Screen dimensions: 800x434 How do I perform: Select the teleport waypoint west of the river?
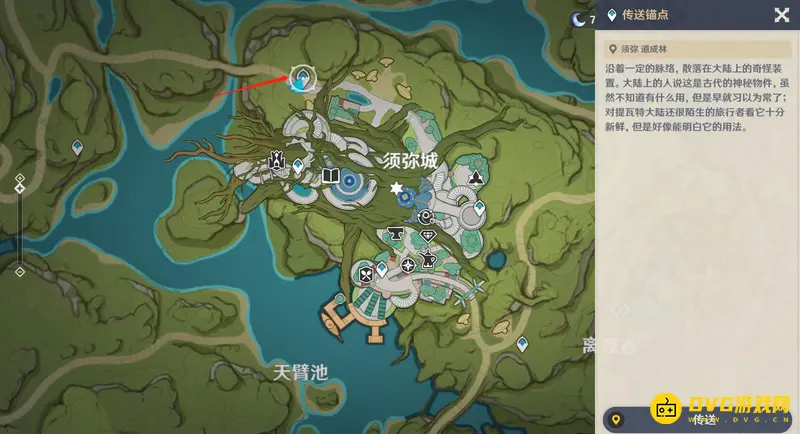77,148
